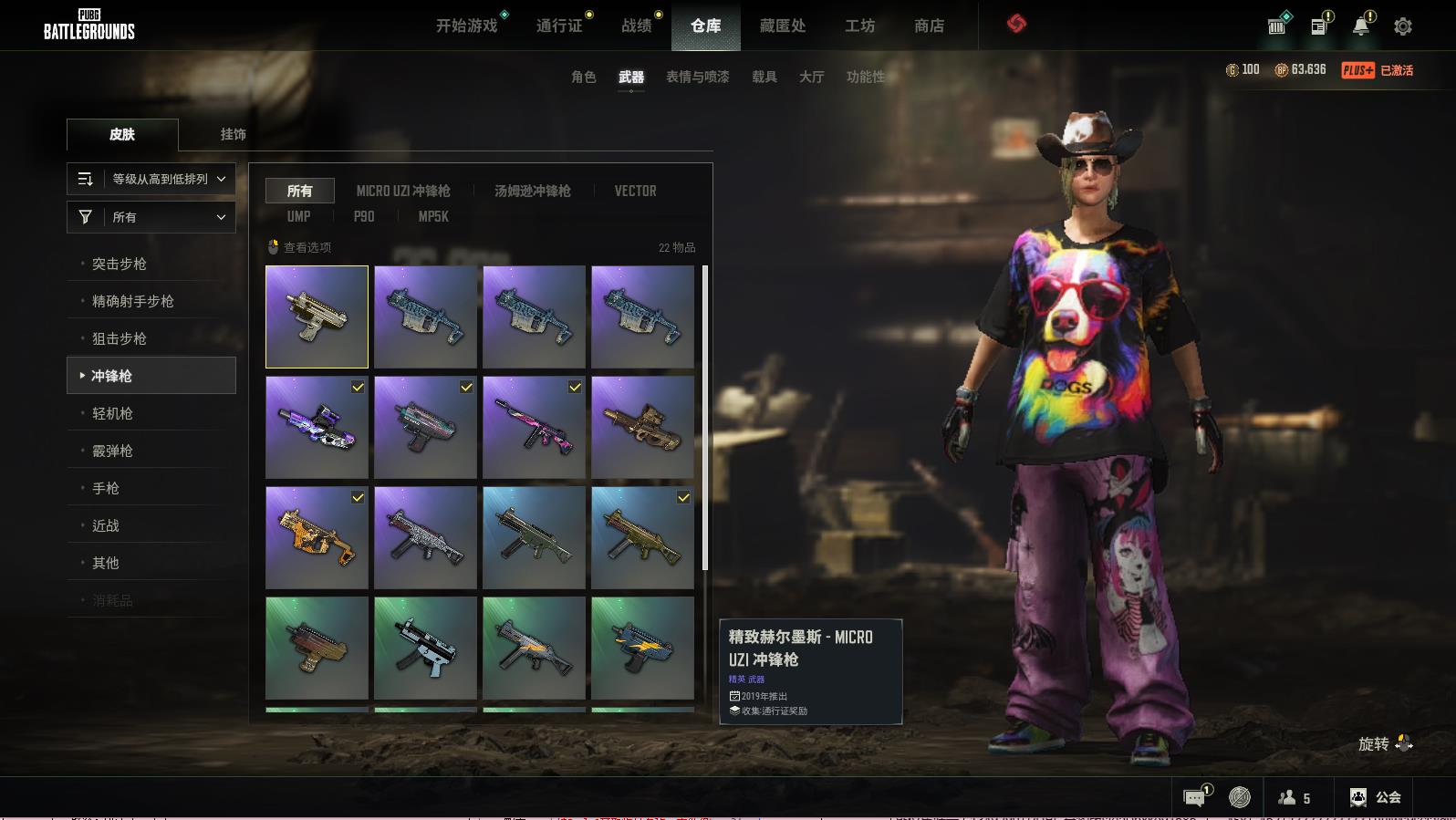Filter skins by MICRO UZI 冲锋枪
This screenshot has width=1456, height=820.
tap(403, 191)
